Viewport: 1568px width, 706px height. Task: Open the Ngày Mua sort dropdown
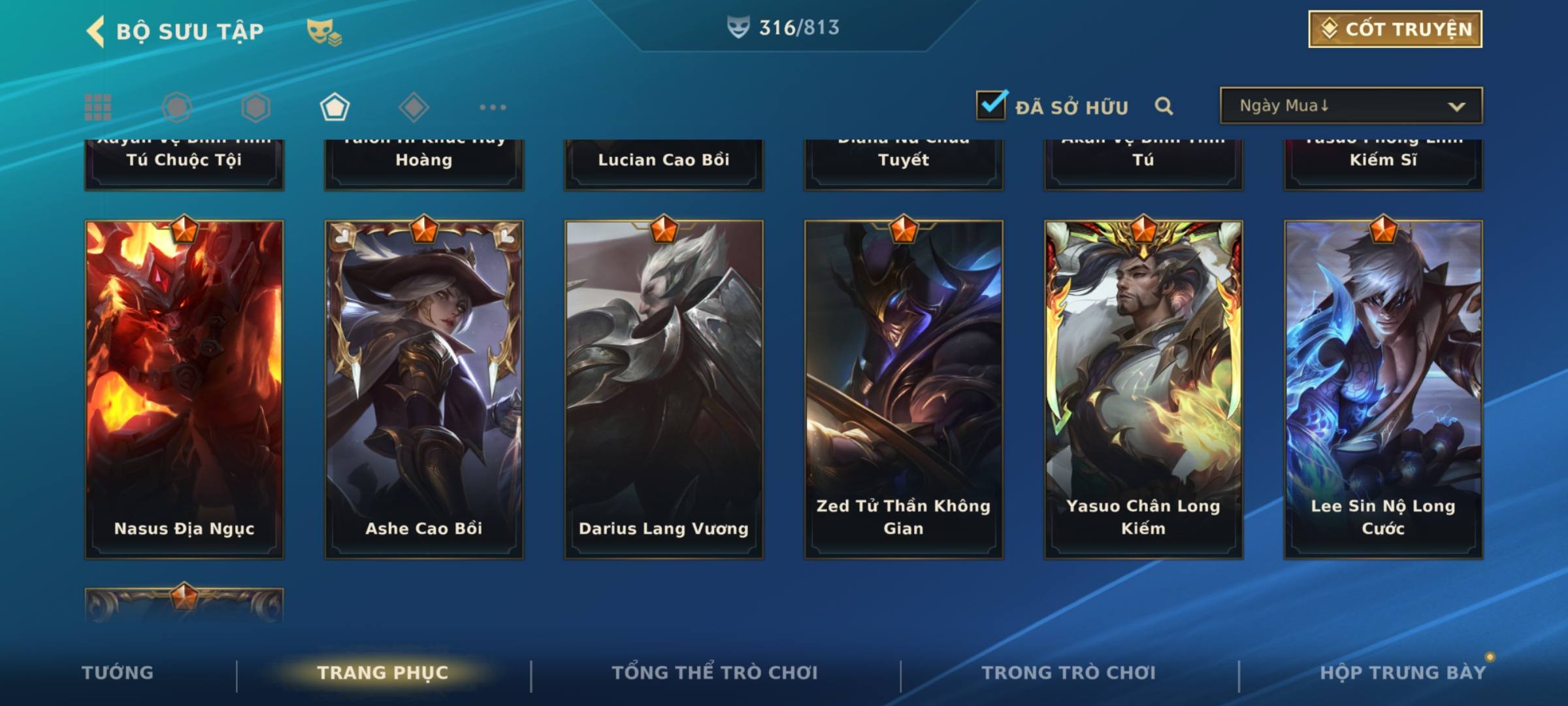tap(1350, 106)
